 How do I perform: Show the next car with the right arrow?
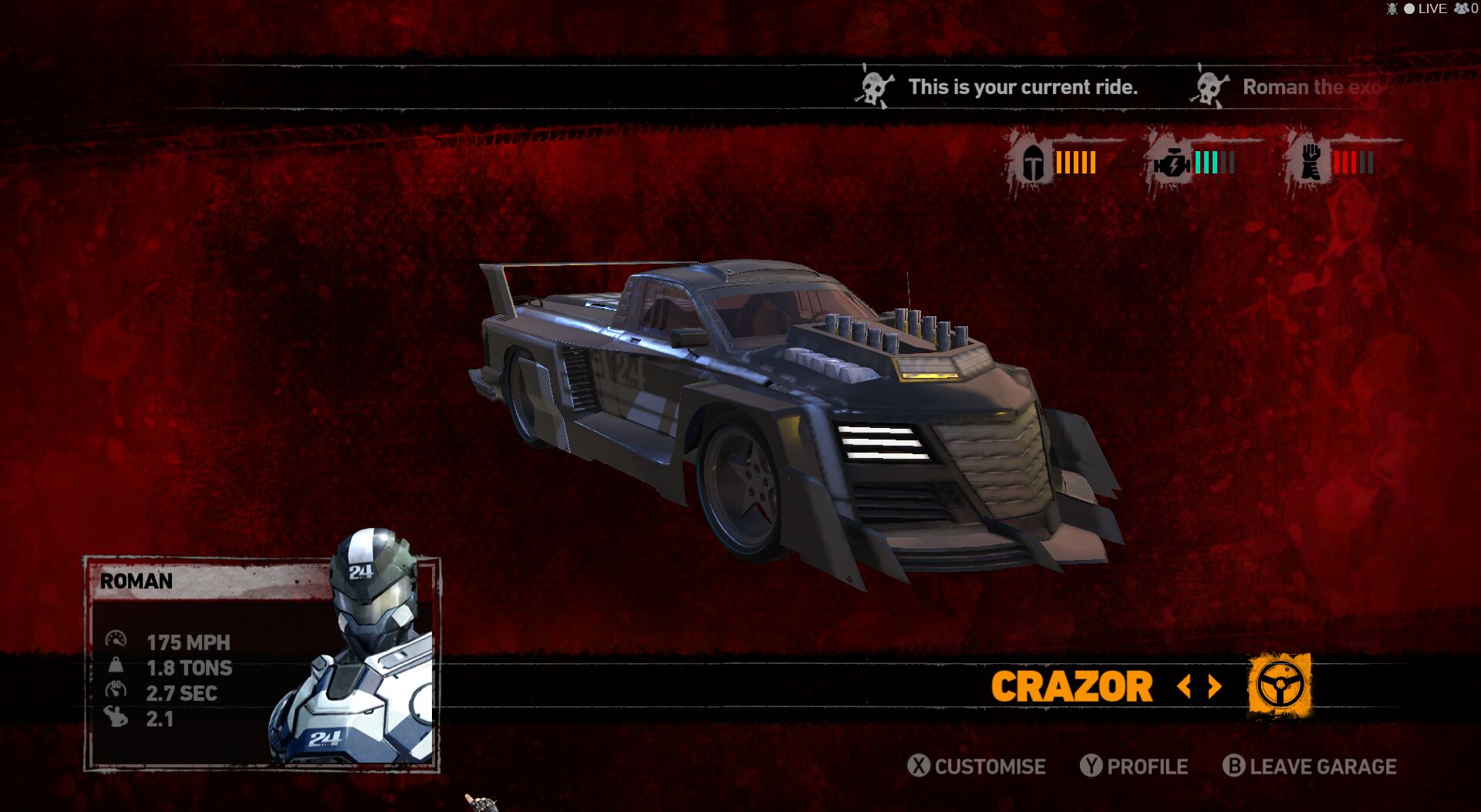[1215, 686]
